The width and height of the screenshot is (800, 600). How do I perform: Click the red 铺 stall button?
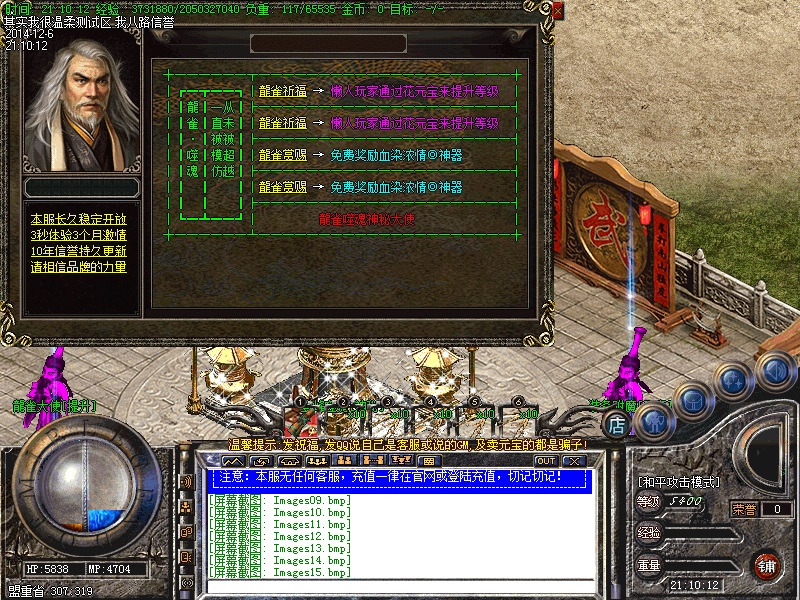point(767,565)
